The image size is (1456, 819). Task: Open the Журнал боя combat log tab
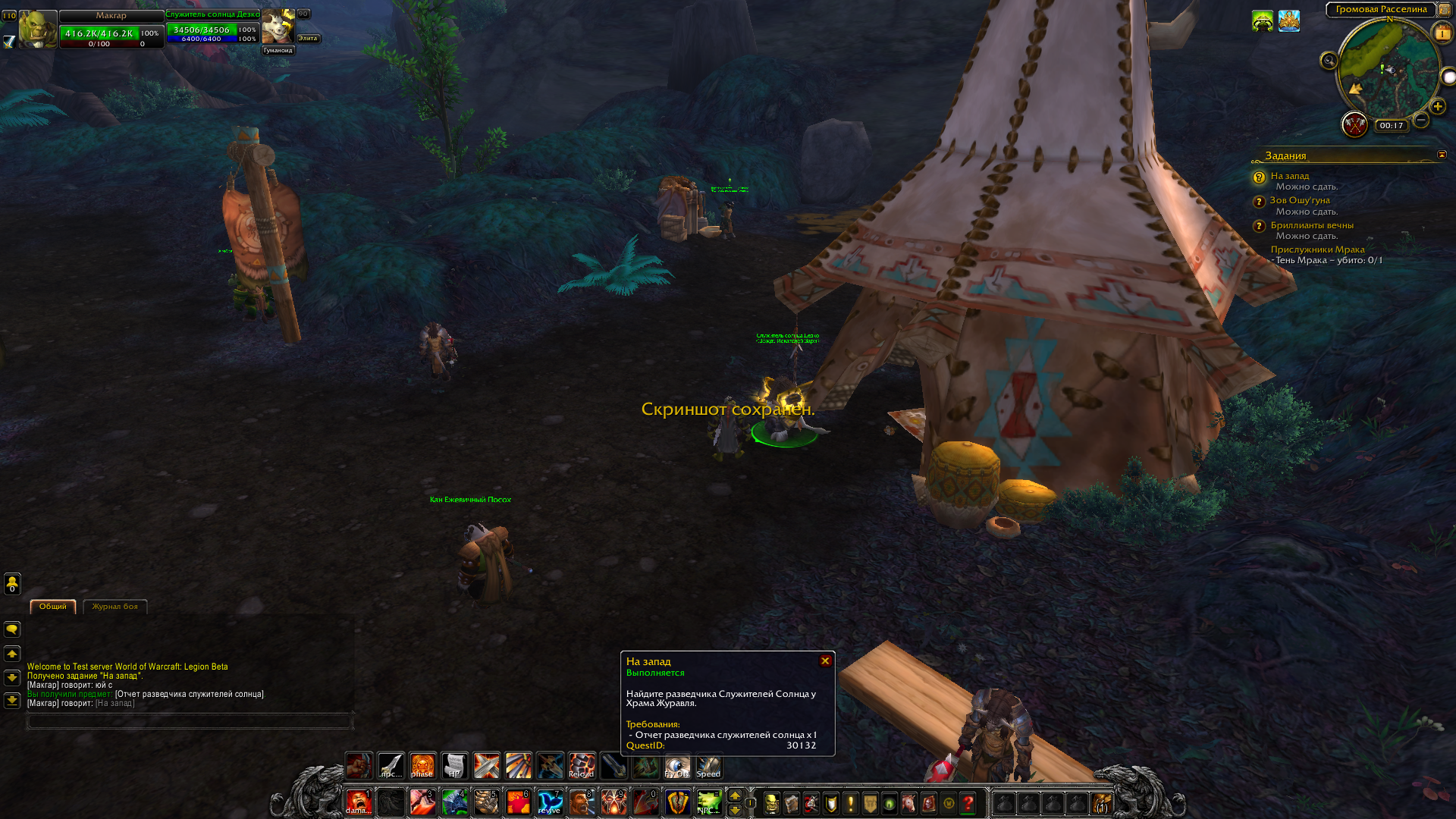(115, 607)
